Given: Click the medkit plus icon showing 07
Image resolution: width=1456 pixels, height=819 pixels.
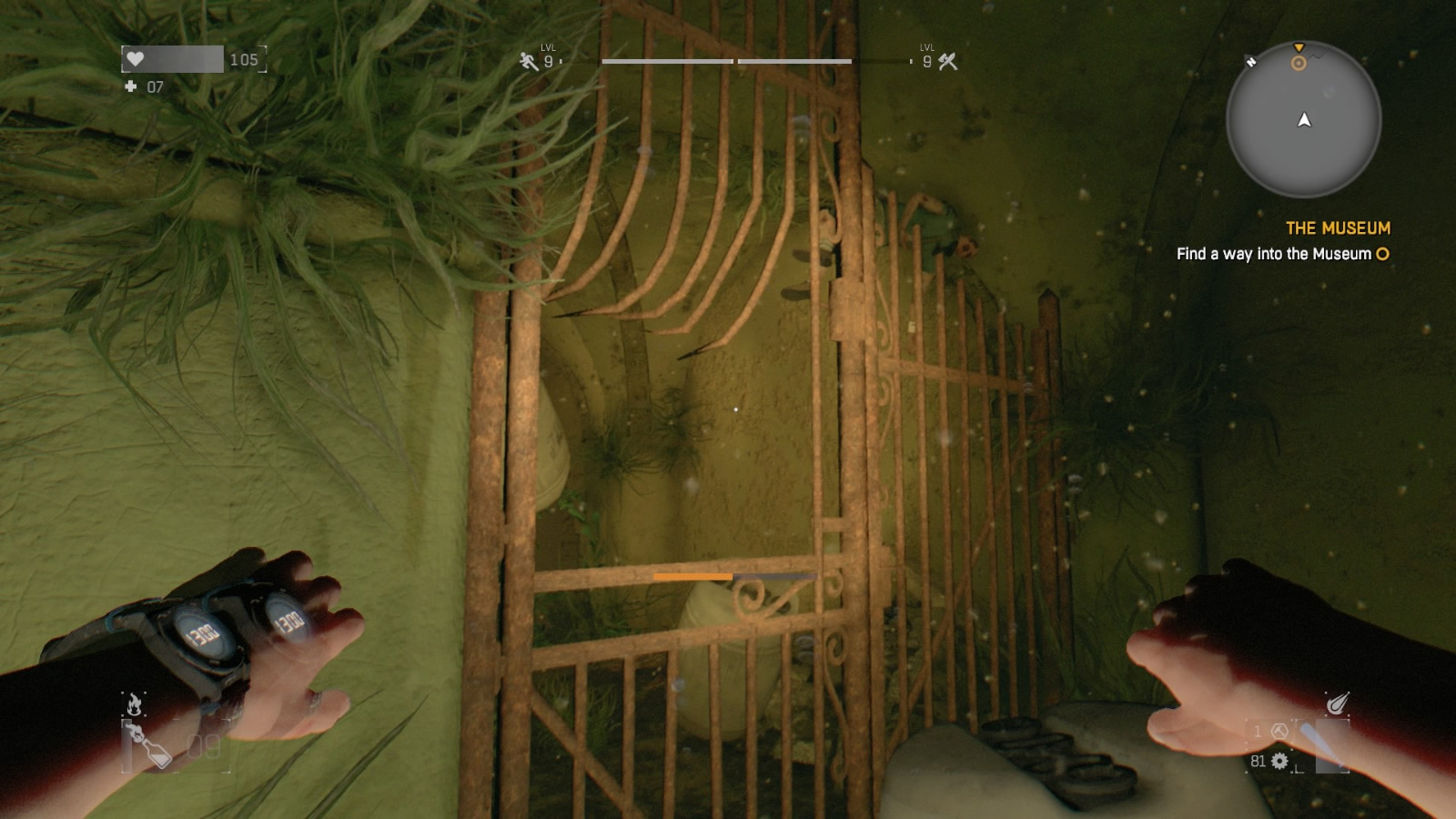Looking at the screenshot, I should (130, 88).
